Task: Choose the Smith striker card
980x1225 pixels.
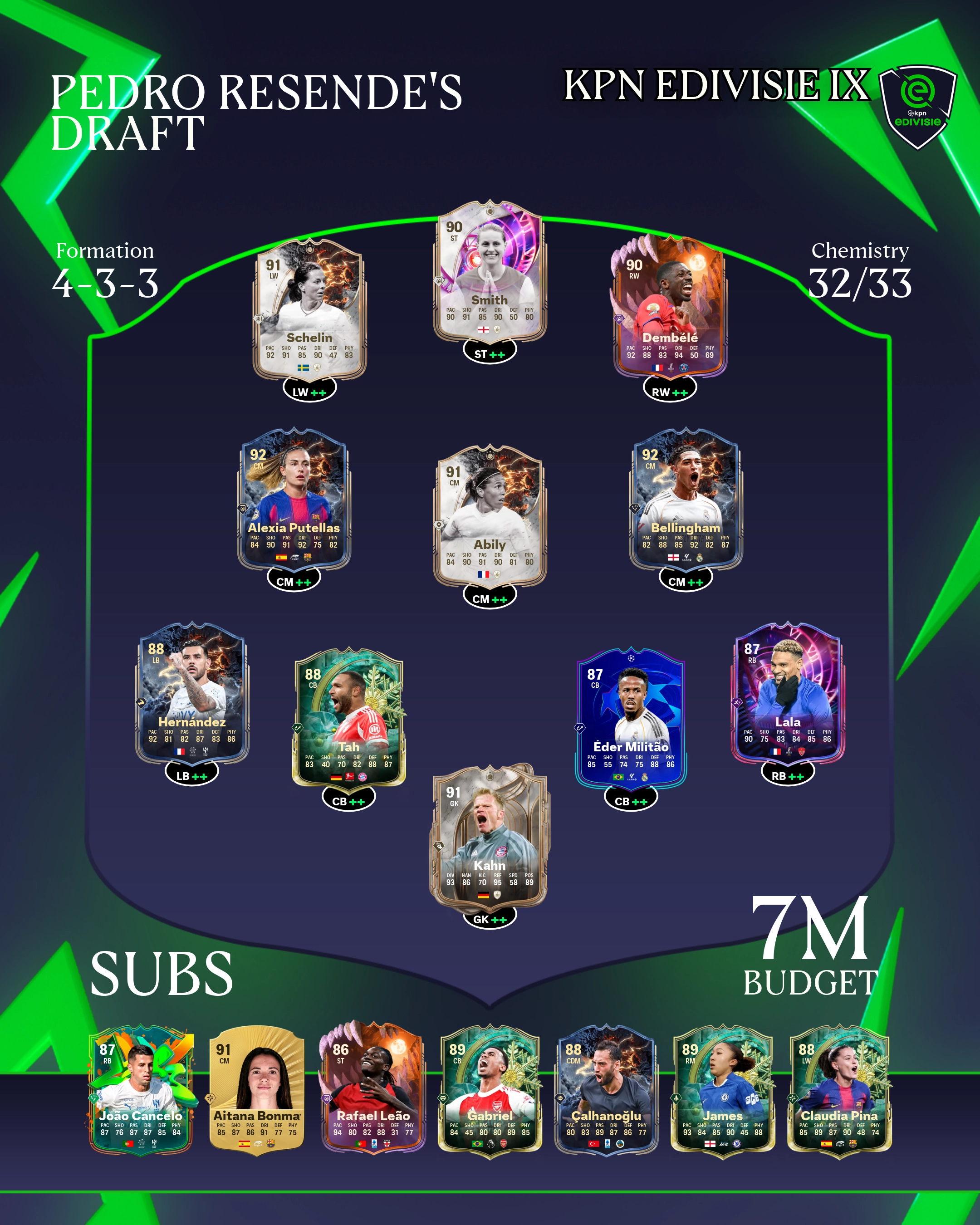Action: (490, 272)
